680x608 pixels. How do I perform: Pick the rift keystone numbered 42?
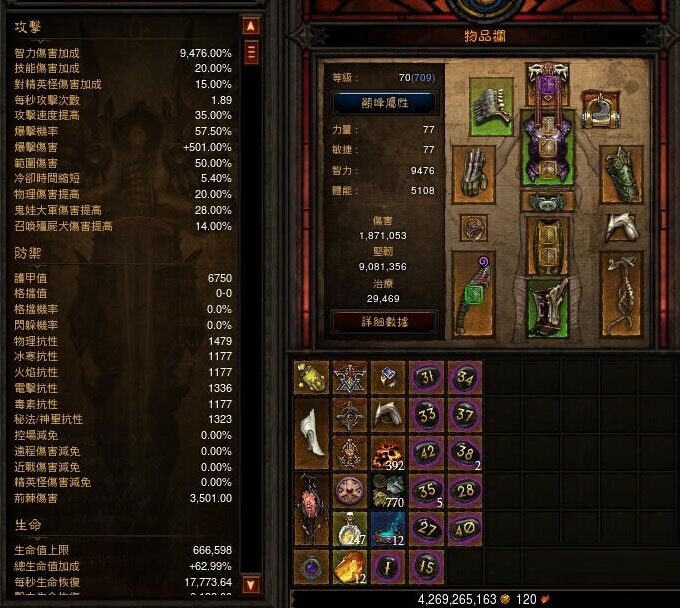[426, 454]
